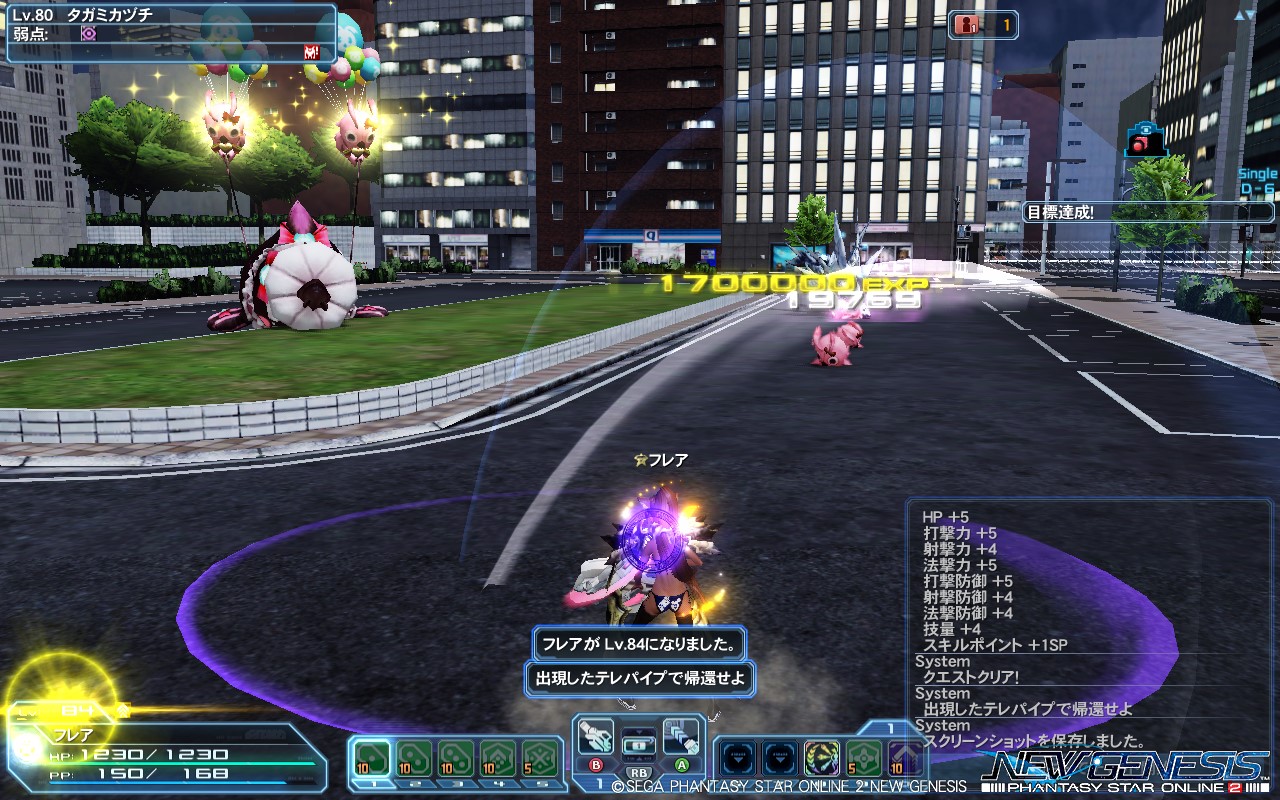Click the minimap zoom-out arrow
This screenshot has width=1280, height=800.
pos(1250,15)
